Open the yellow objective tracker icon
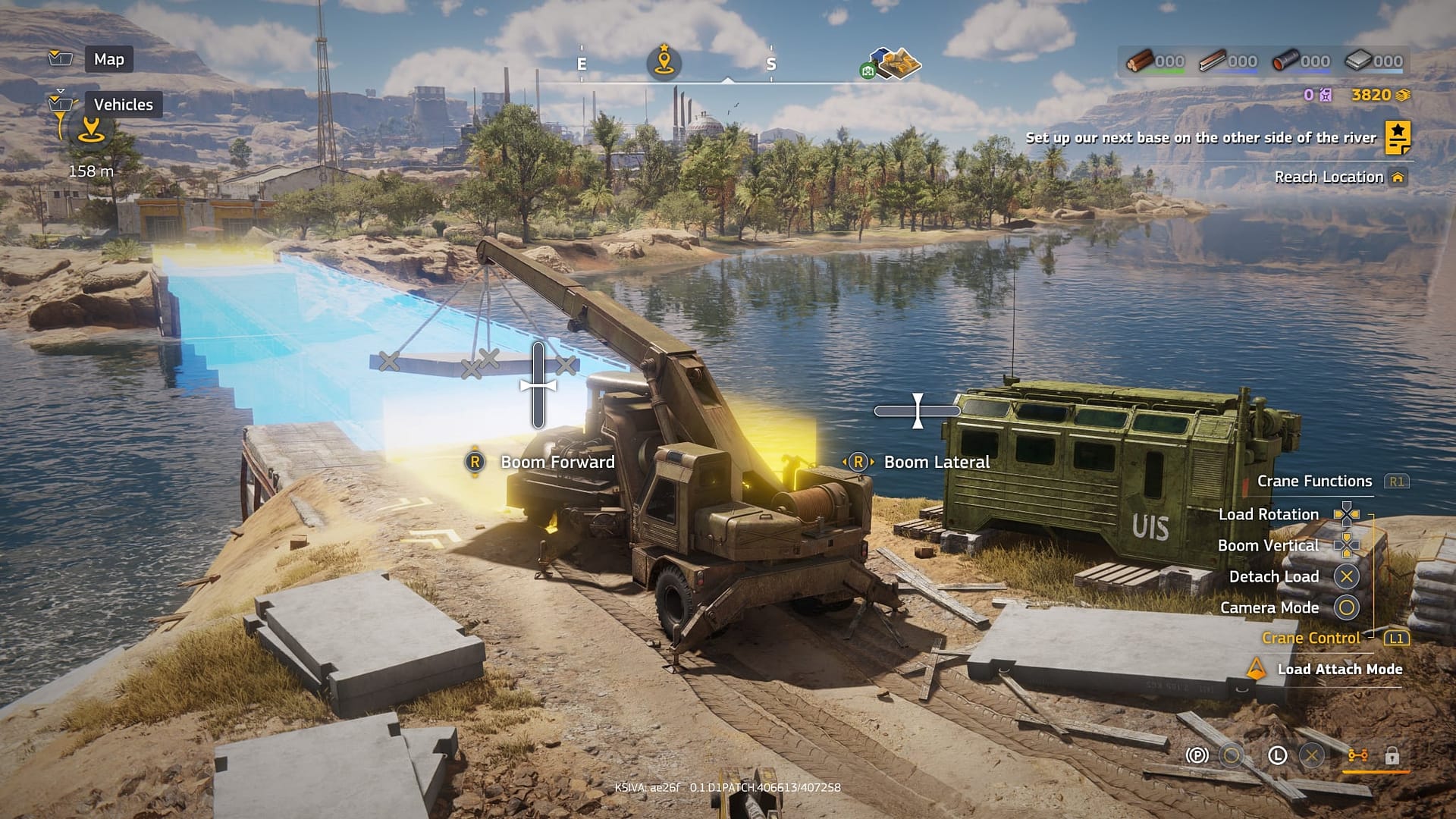This screenshot has height=819, width=1456. pyautogui.click(x=1398, y=137)
